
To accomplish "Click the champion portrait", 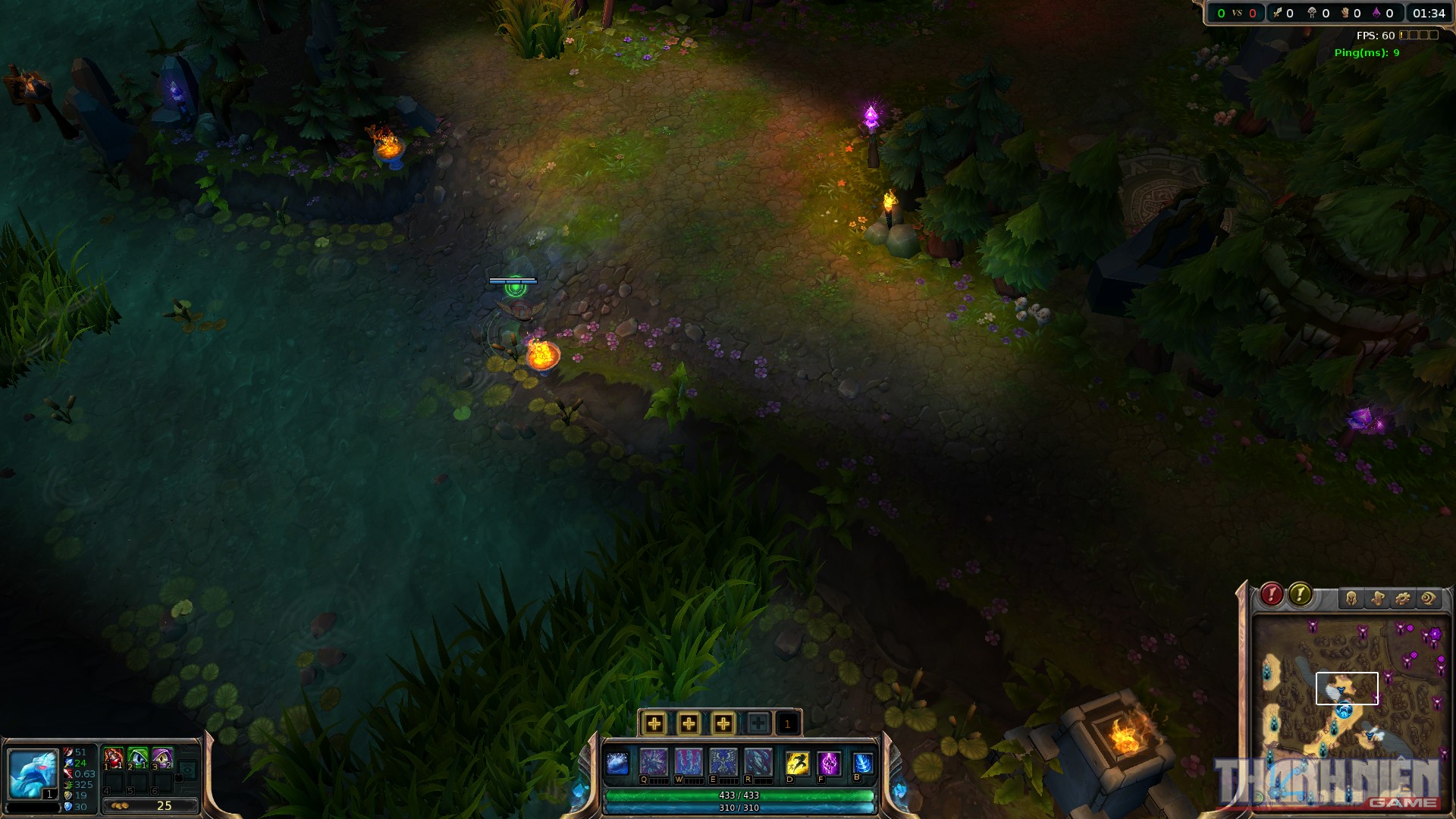I will (x=33, y=773).
